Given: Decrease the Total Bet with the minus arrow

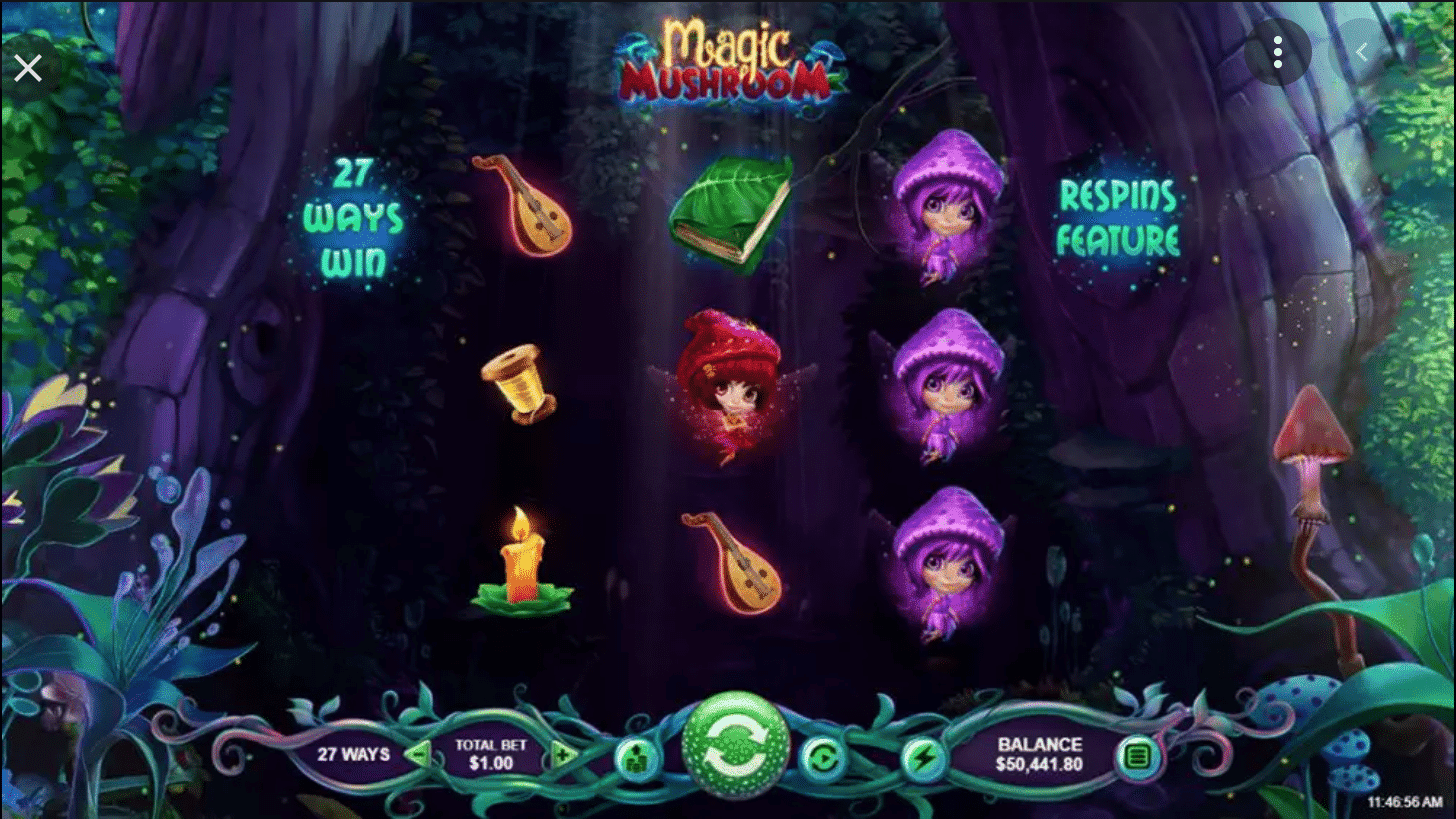Looking at the screenshot, I should point(419,754).
